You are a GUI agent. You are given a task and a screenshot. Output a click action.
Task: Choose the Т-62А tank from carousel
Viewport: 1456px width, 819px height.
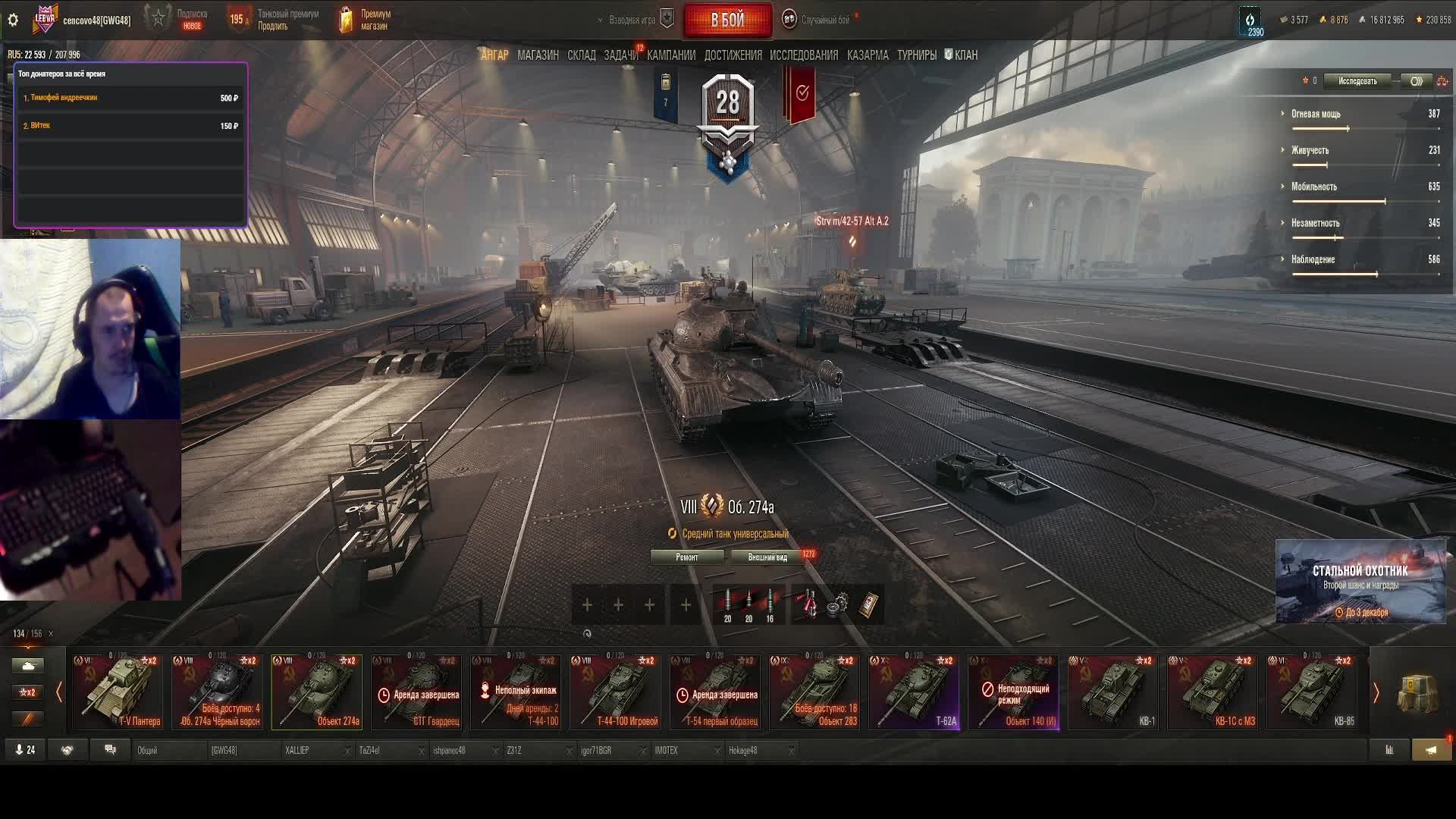pyautogui.click(x=914, y=692)
